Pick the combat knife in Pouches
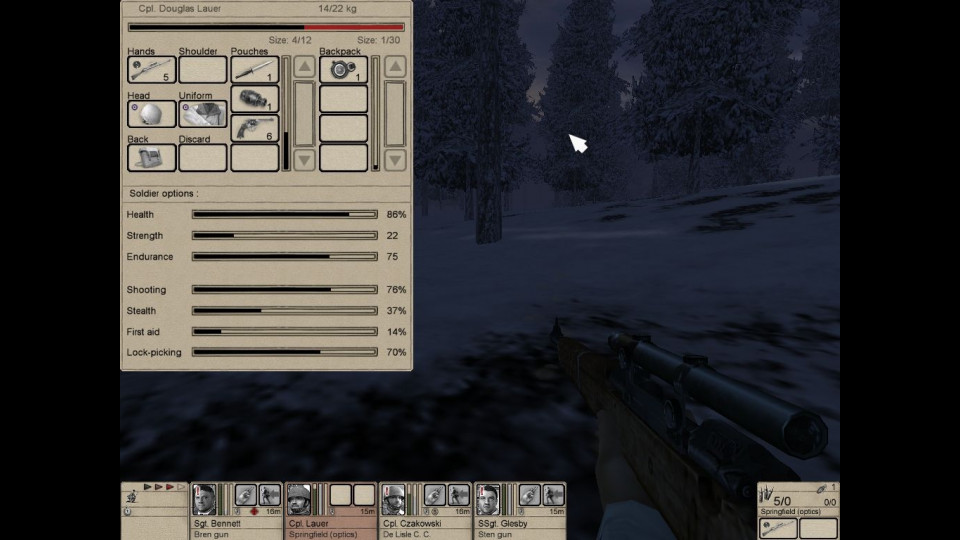 point(255,70)
